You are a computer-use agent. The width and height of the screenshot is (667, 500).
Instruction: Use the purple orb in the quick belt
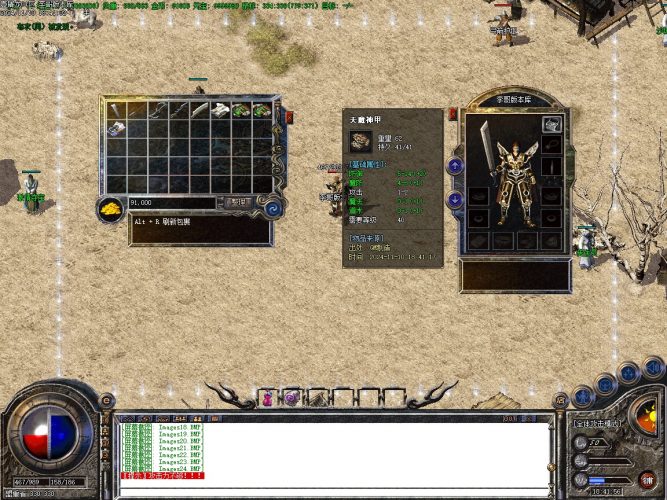[291, 398]
